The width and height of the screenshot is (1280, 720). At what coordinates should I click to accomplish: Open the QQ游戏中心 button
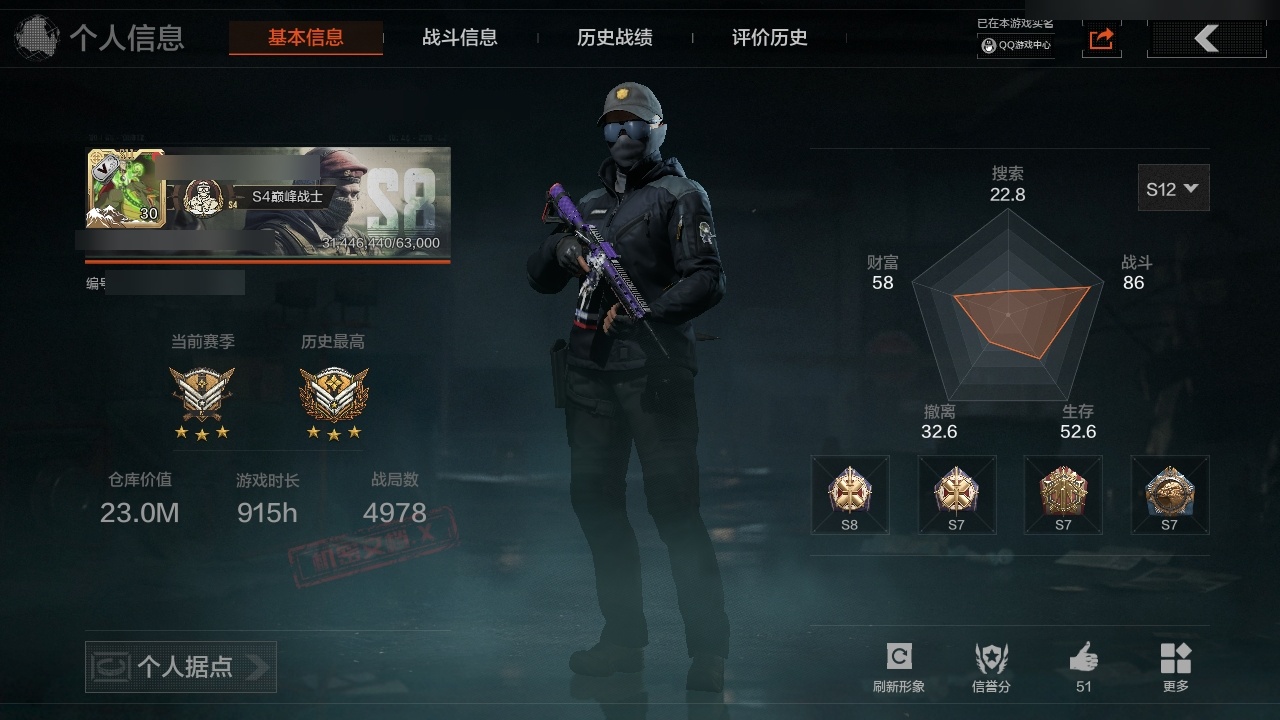(1016, 45)
